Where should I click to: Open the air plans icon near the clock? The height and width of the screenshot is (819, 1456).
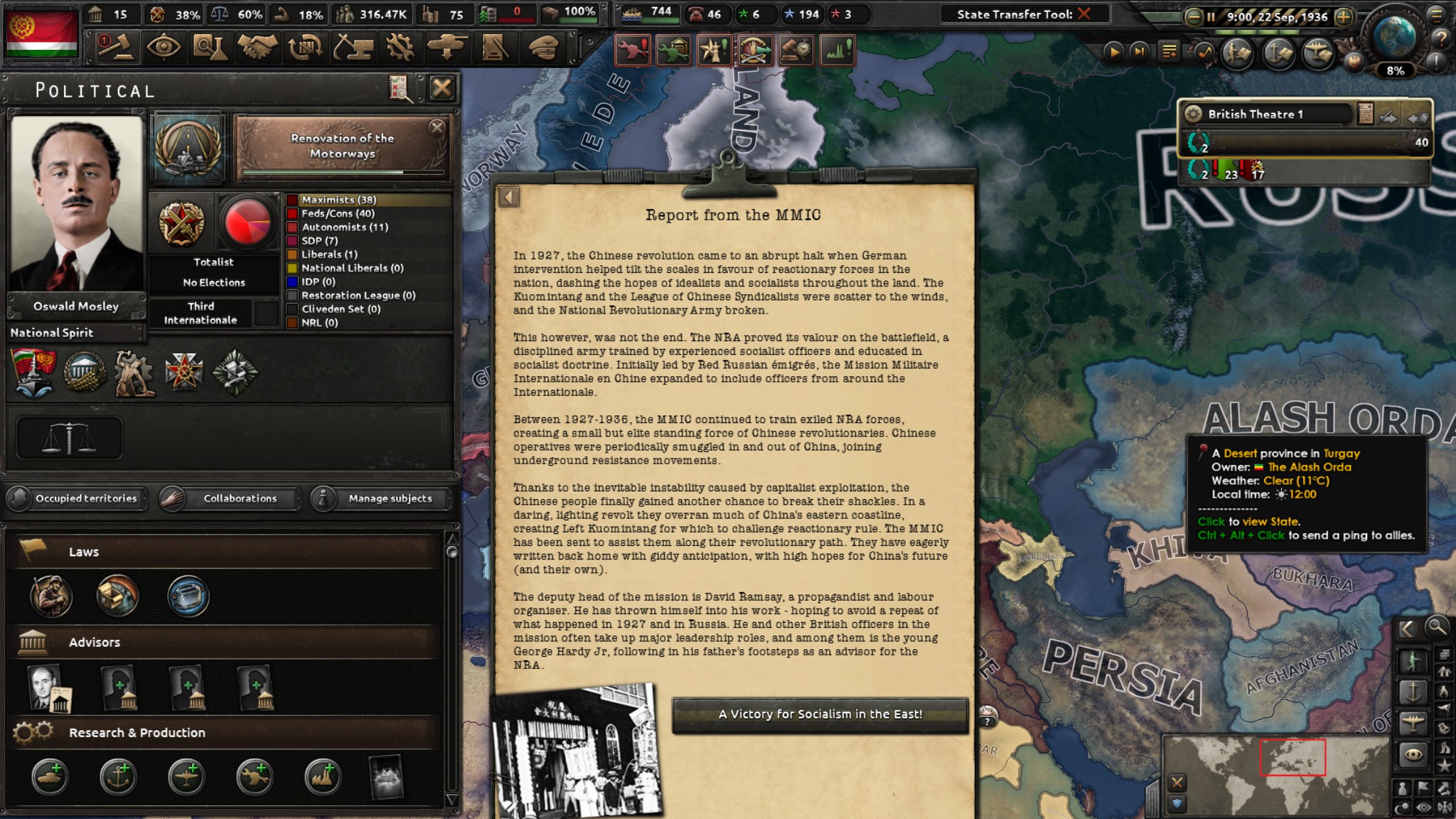[x=1316, y=51]
